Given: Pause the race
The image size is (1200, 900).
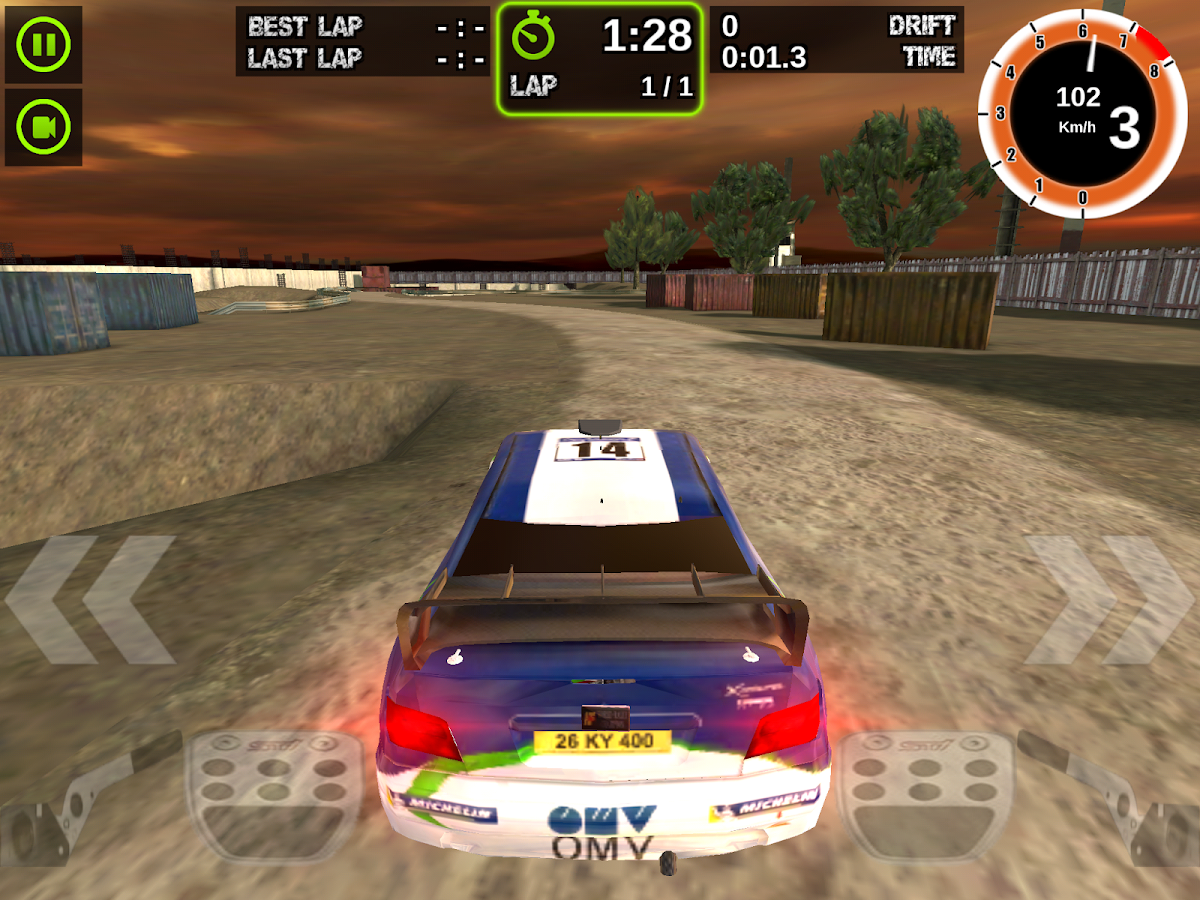Looking at the screenshot, I should pyautogui.click(x=43, y=45).
